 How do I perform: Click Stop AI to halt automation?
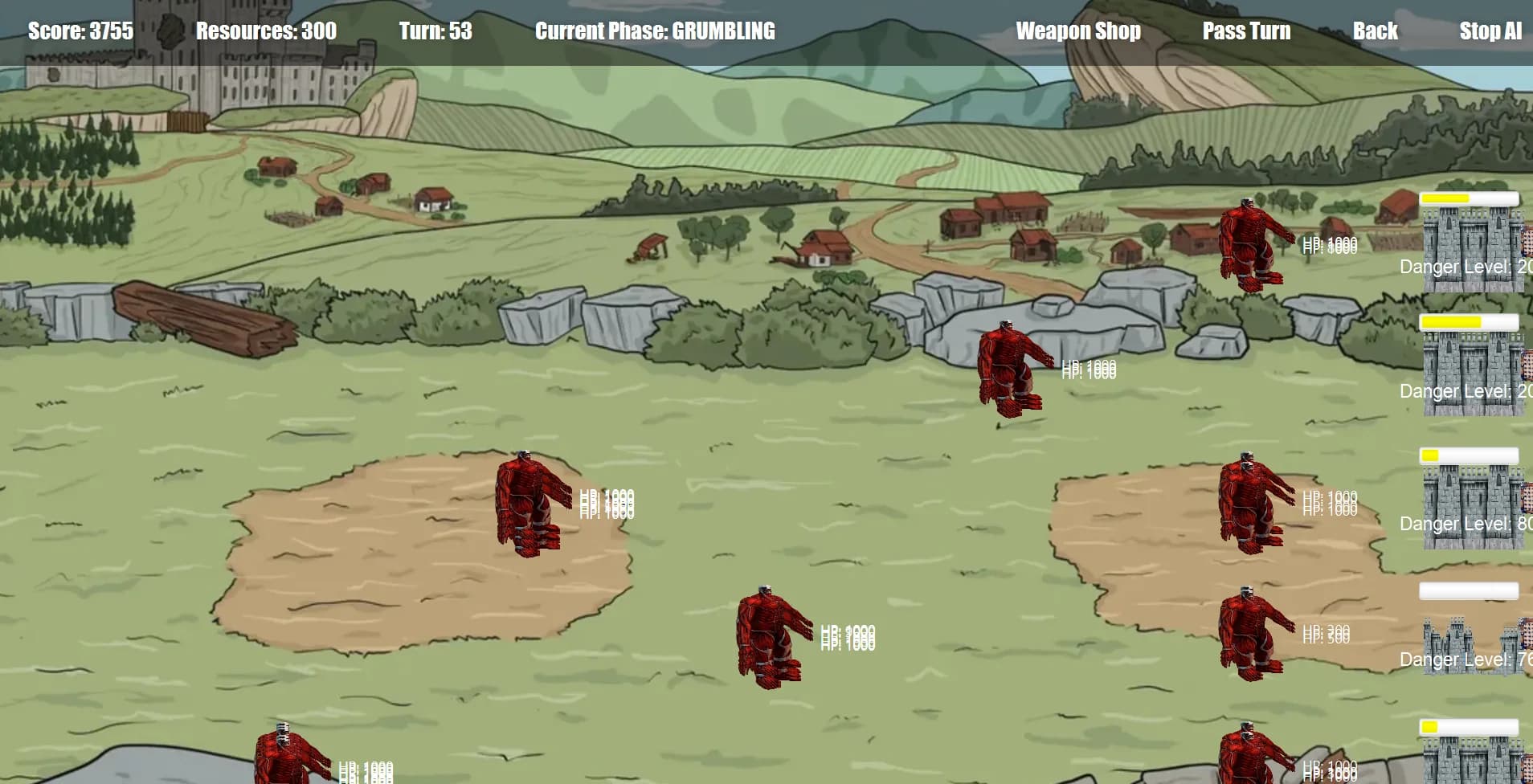1490,31
